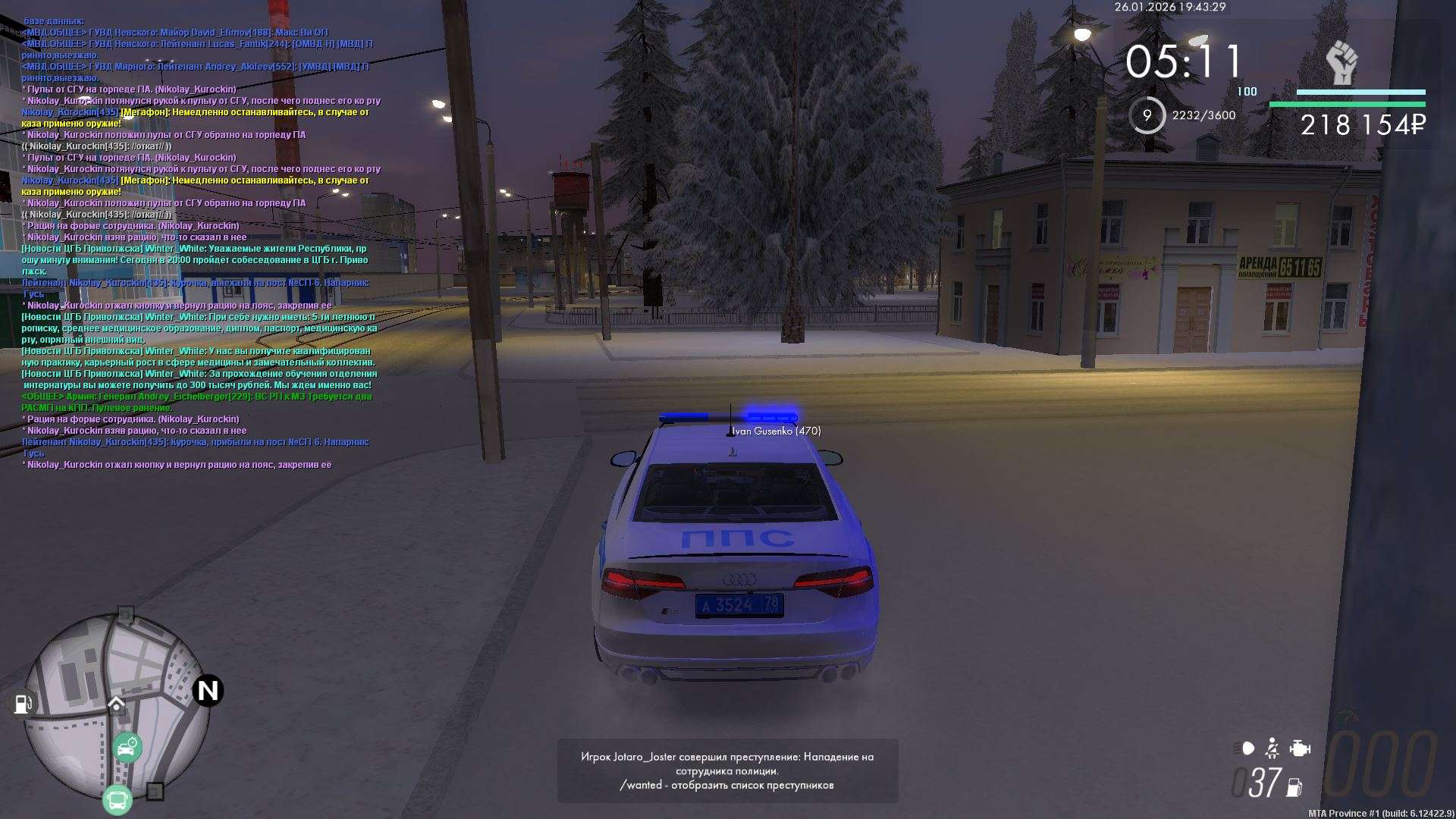Screen dimensions: 1456x819
Task: Click the north compass N badge
Action: [x=208, y=691]
